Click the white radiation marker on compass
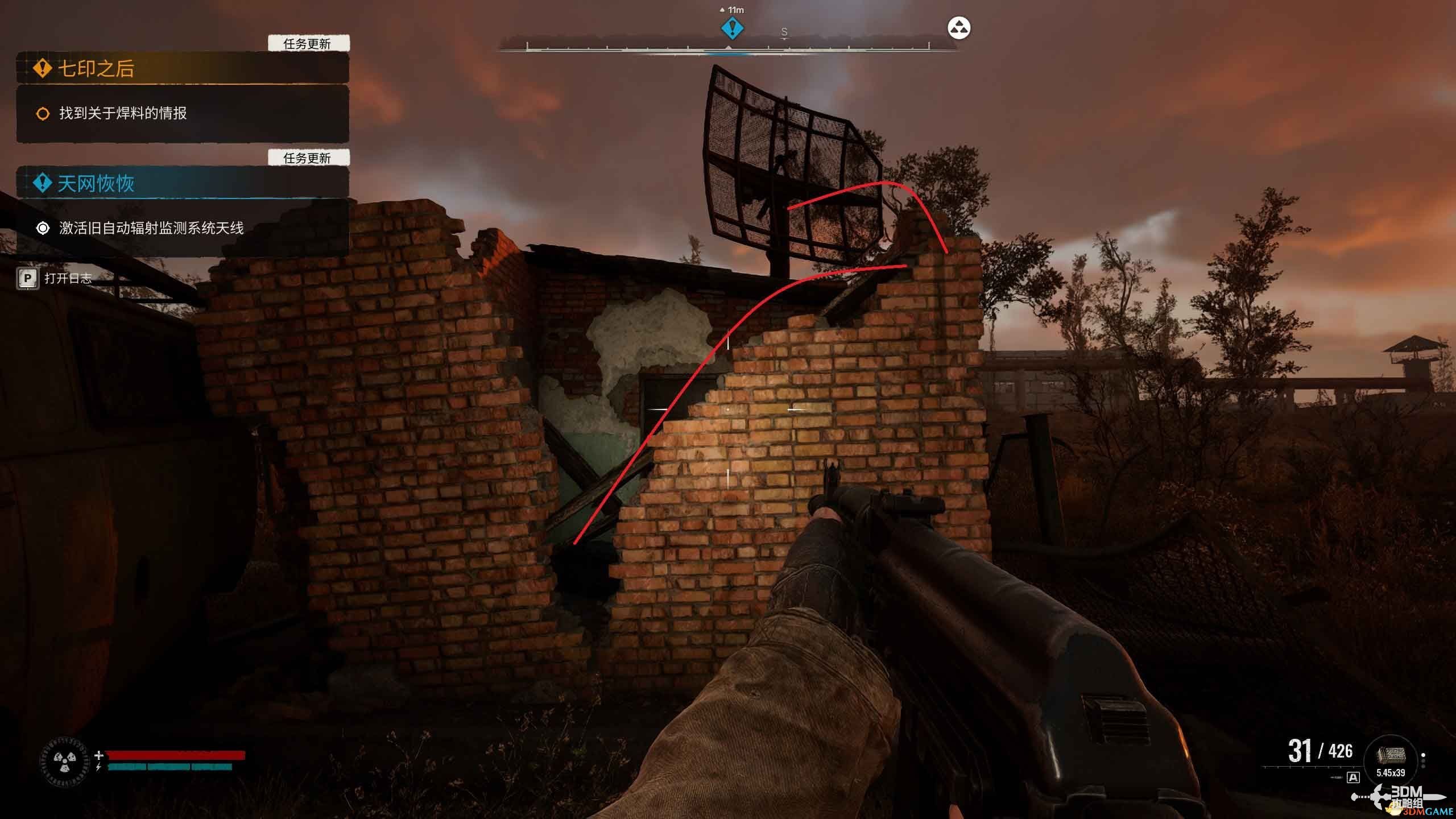Viewport: 1456px width, 819px height. tap(959, 28)
